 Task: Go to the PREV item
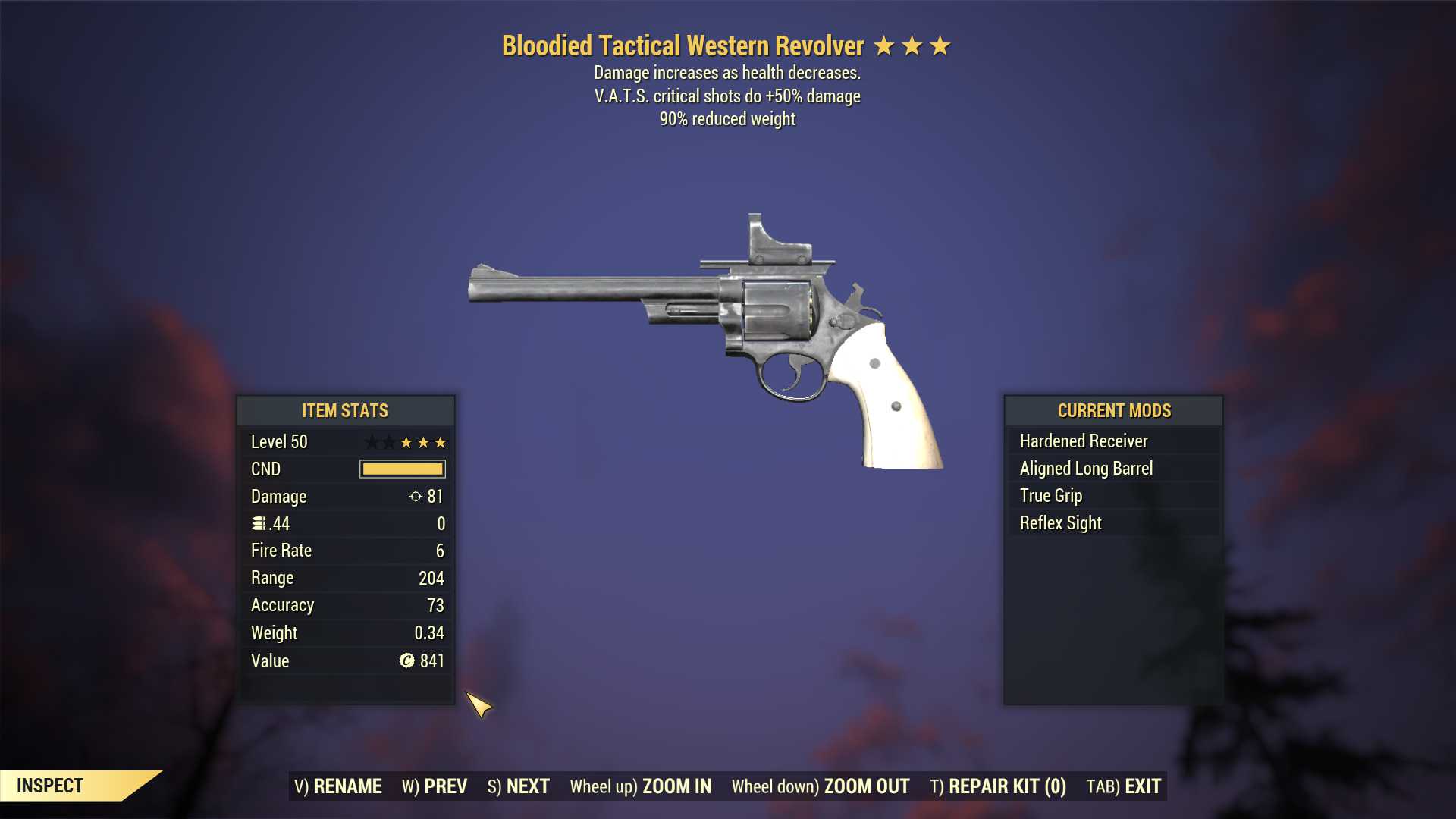click(x=435, y=786)
